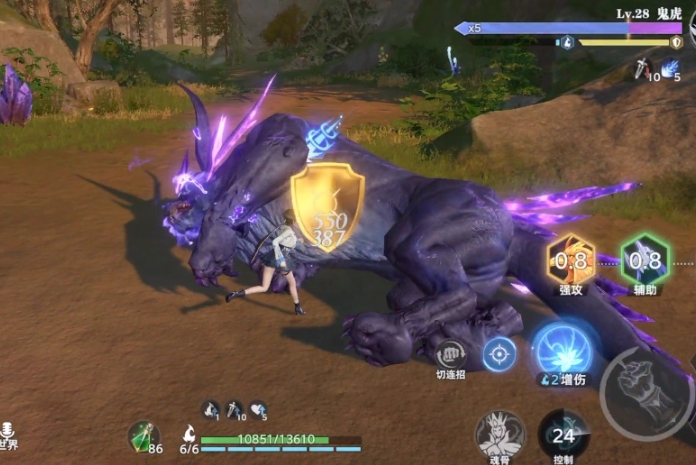696x465 pixels.
Task: Trigger the 控制 control skill on cooldown
Action: (x=564, y=434)
